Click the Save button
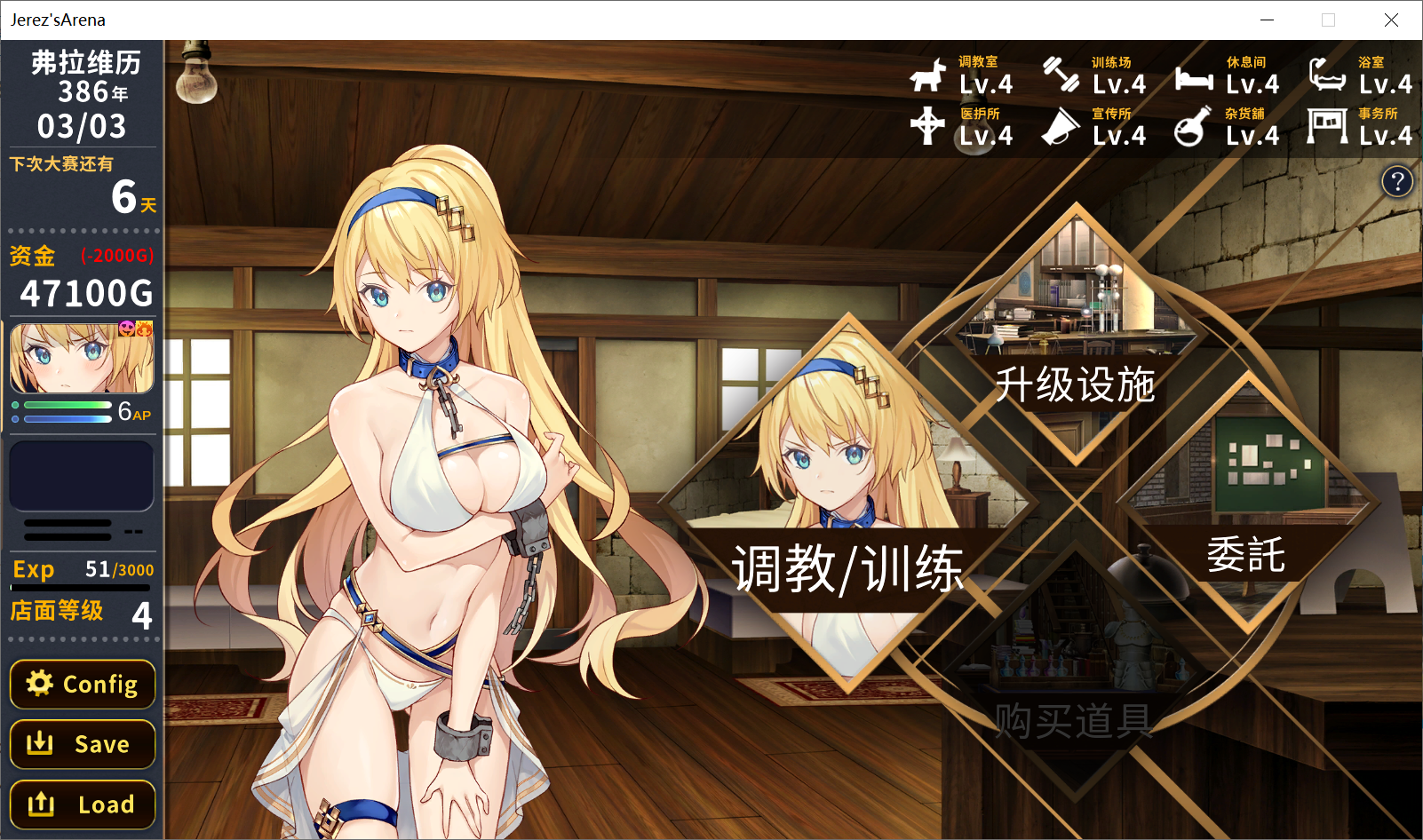The image size is (1423, 840). tap(82, 744)
